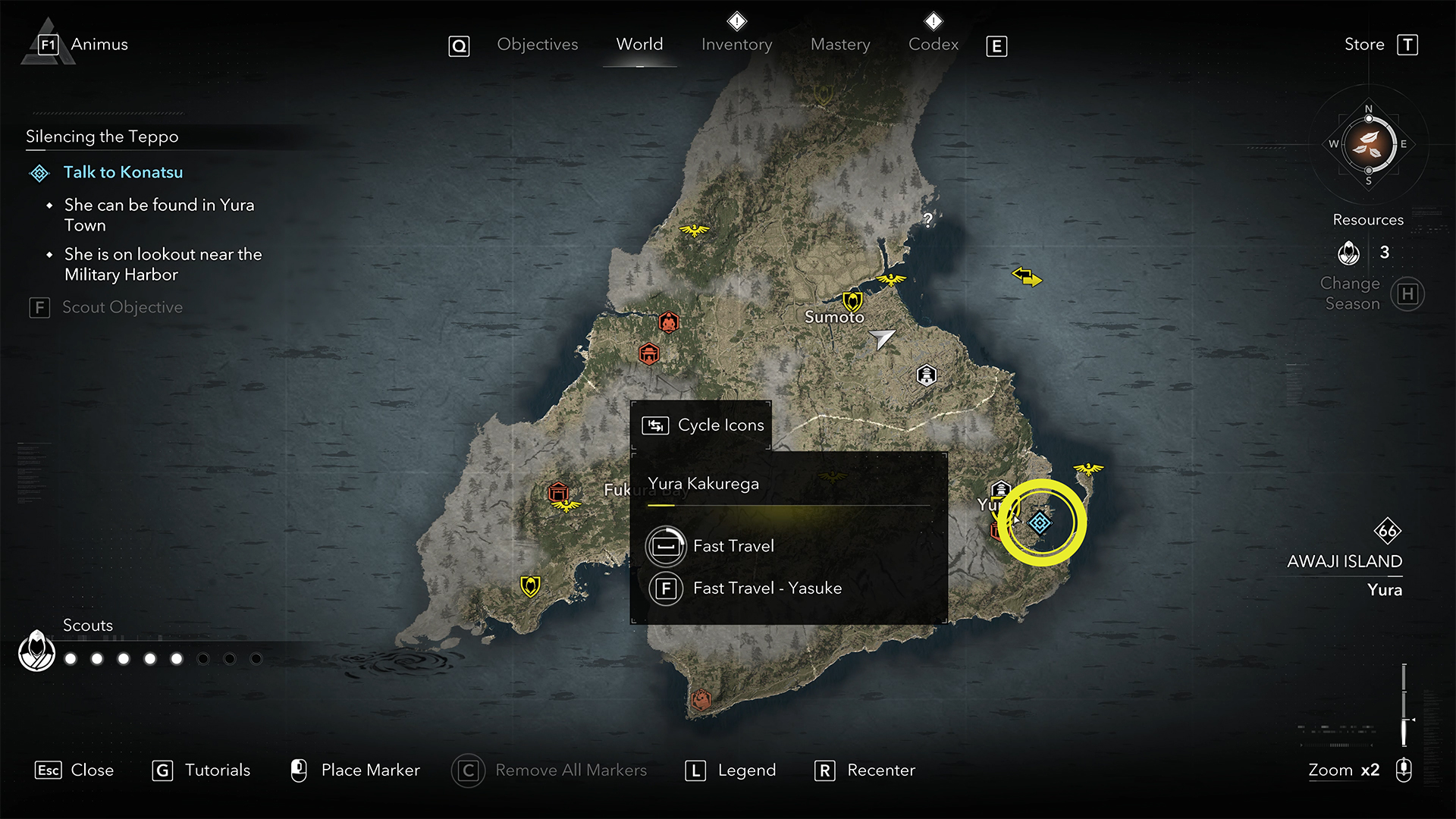Select the World tab
Viewport: 1456px width, 819px height.
point(639,45)
